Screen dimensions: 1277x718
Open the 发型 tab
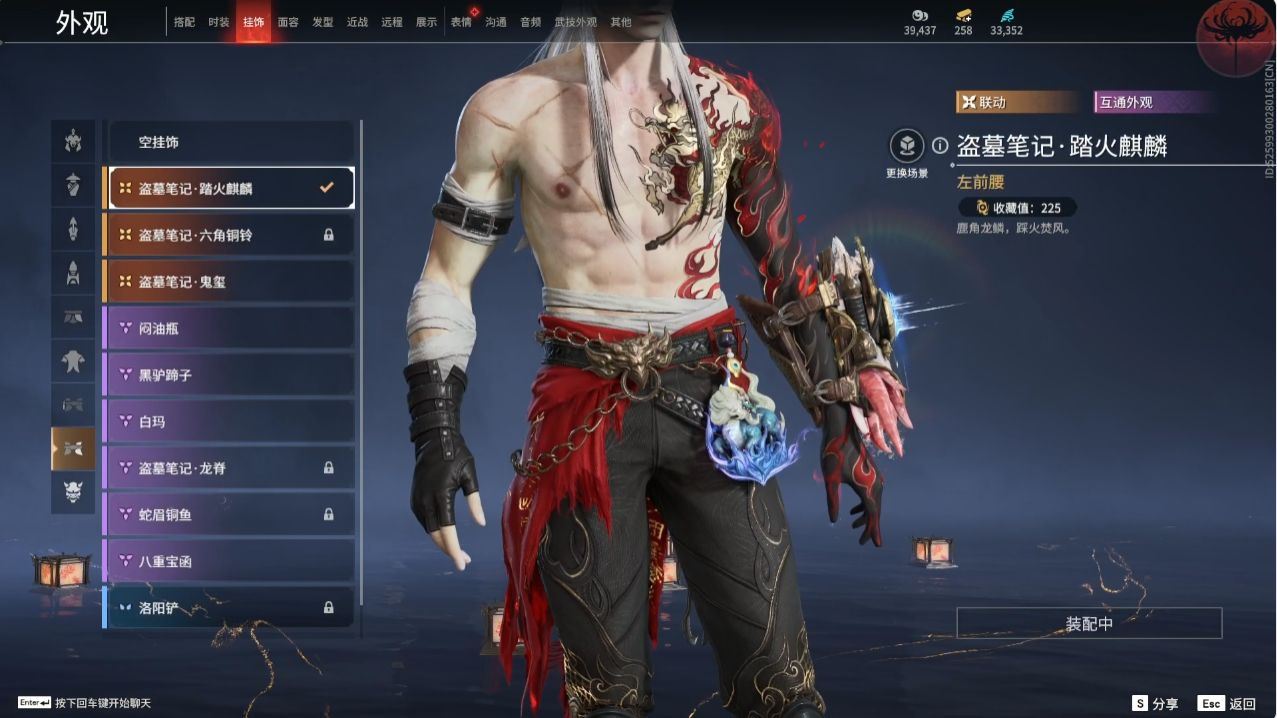tap(323, 22)
